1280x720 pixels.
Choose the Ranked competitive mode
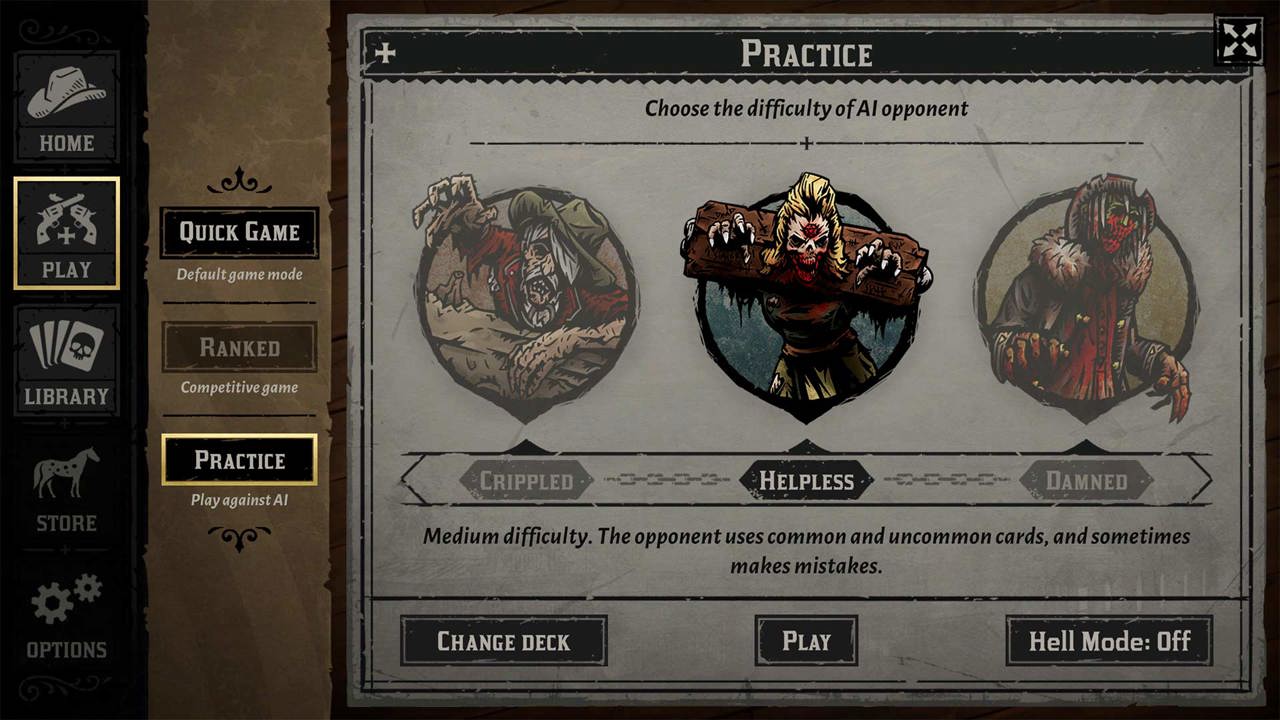[239, 347]
